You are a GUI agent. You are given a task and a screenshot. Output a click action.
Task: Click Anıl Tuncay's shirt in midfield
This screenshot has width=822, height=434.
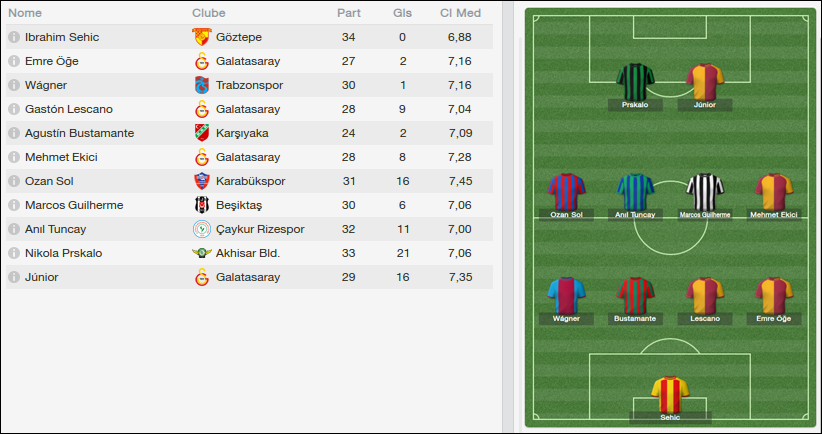(635, 192)
